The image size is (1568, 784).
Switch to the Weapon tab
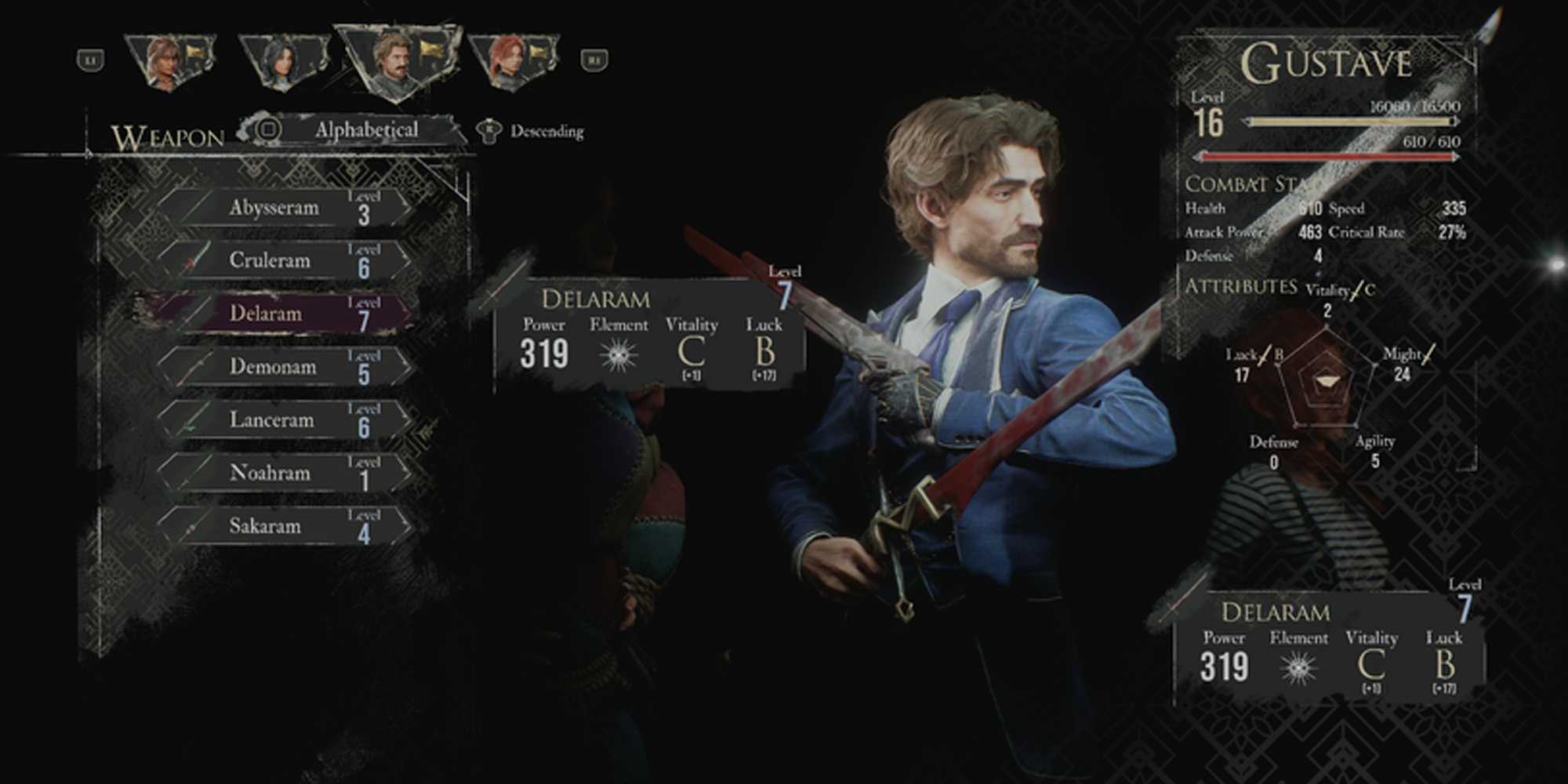point(165,135)
